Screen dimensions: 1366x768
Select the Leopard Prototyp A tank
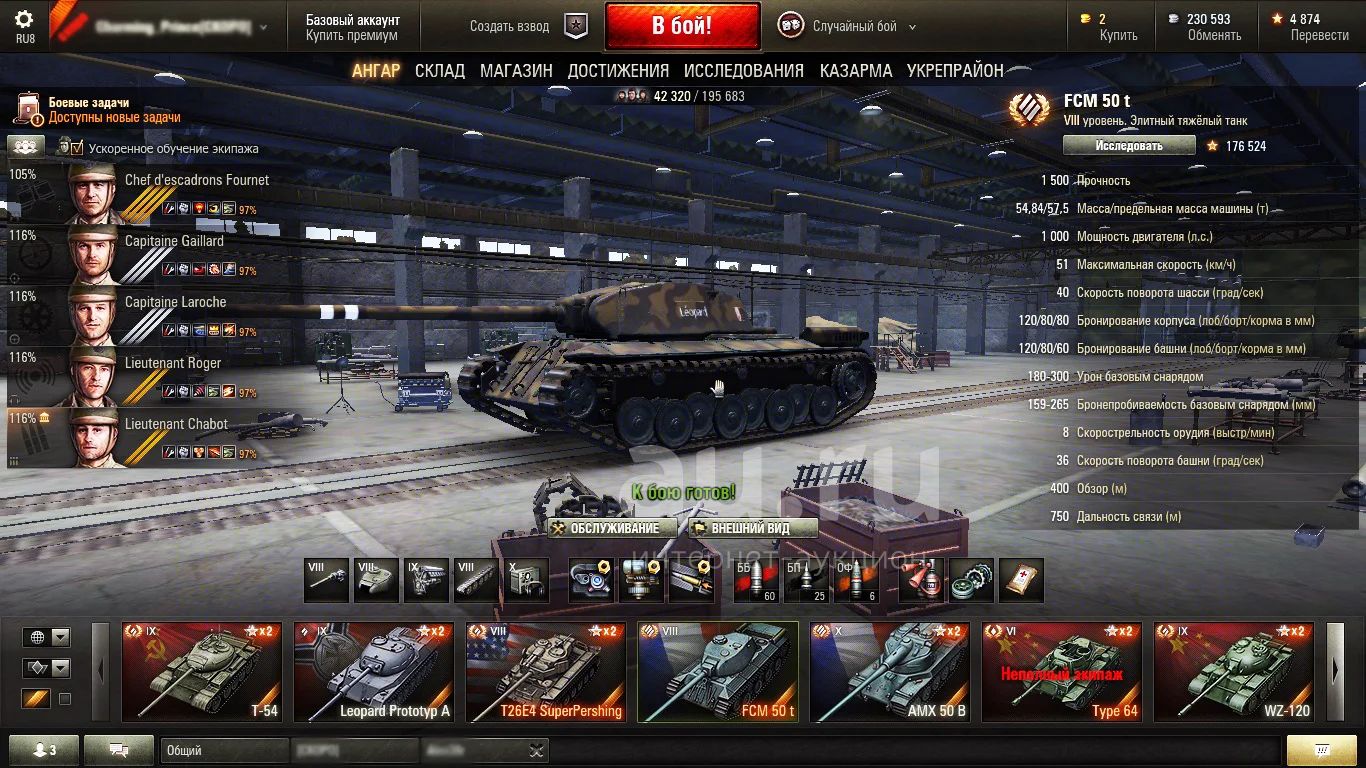pyautogui.click(x=374, y=671)
